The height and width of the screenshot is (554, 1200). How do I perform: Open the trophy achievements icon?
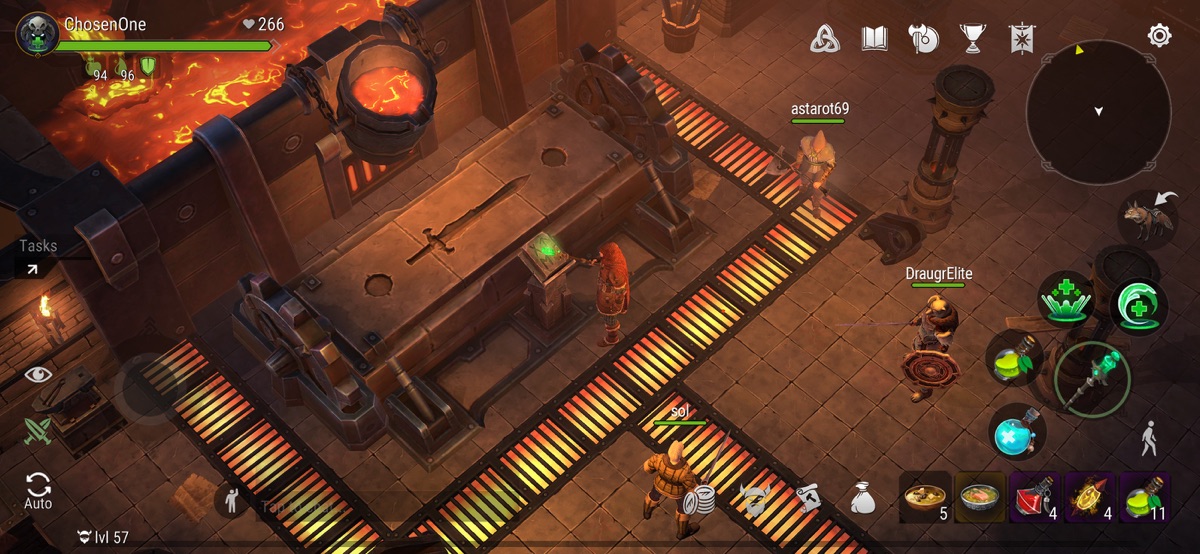click(x=971, y=39)
